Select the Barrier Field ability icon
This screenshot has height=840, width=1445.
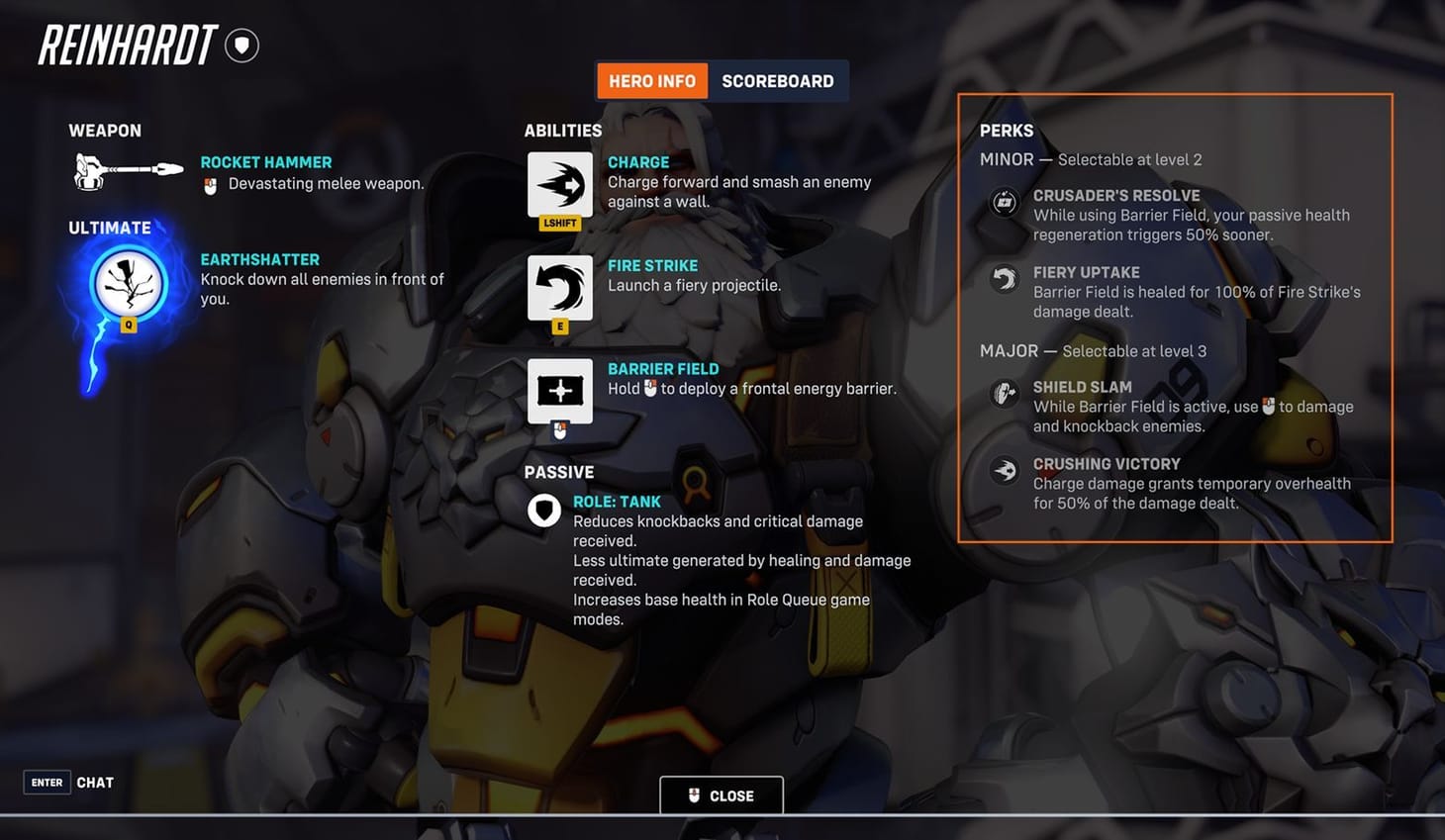tap(560, 391)
